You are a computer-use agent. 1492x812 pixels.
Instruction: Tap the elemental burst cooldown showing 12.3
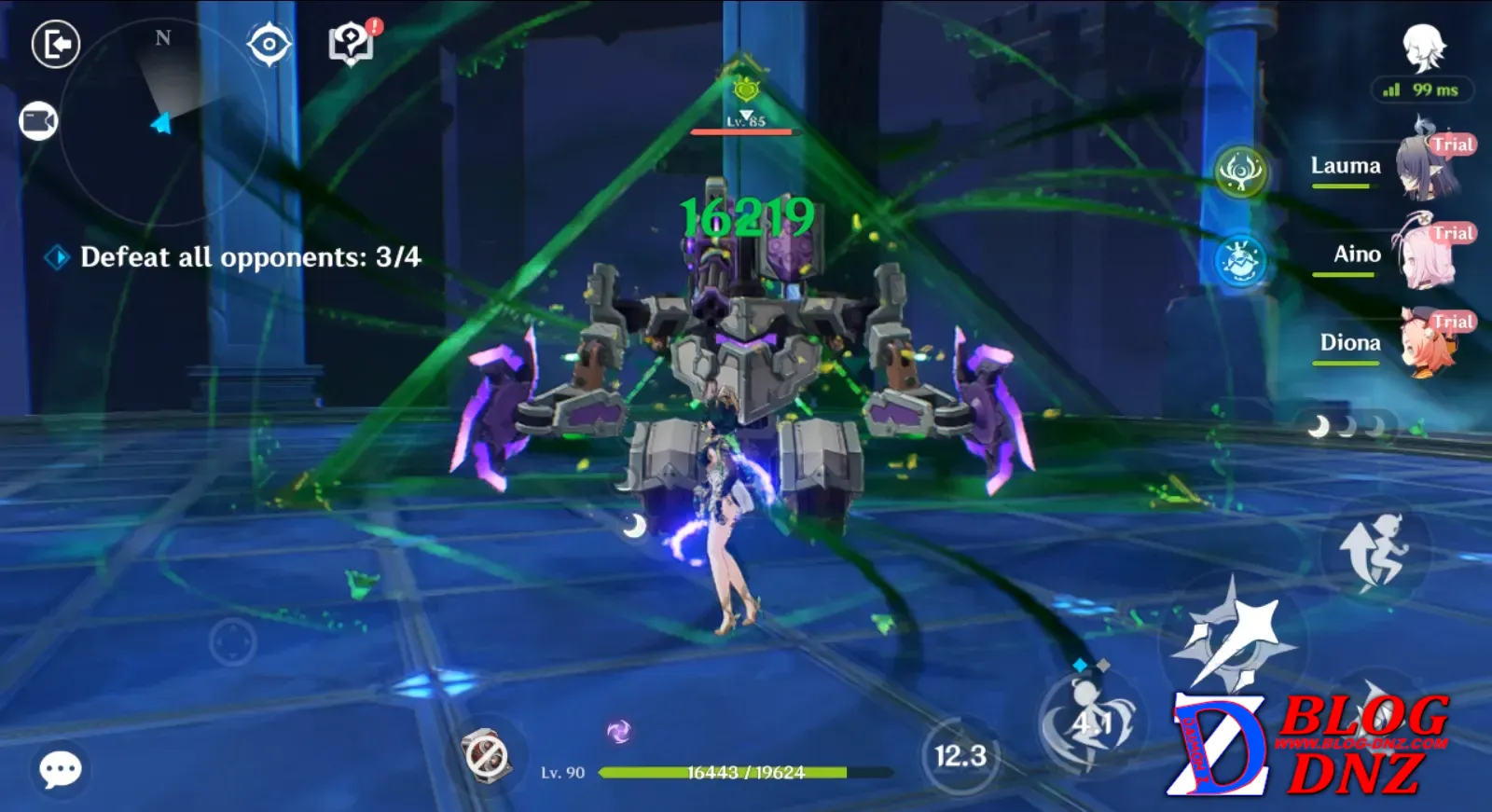tap(960, 755)
